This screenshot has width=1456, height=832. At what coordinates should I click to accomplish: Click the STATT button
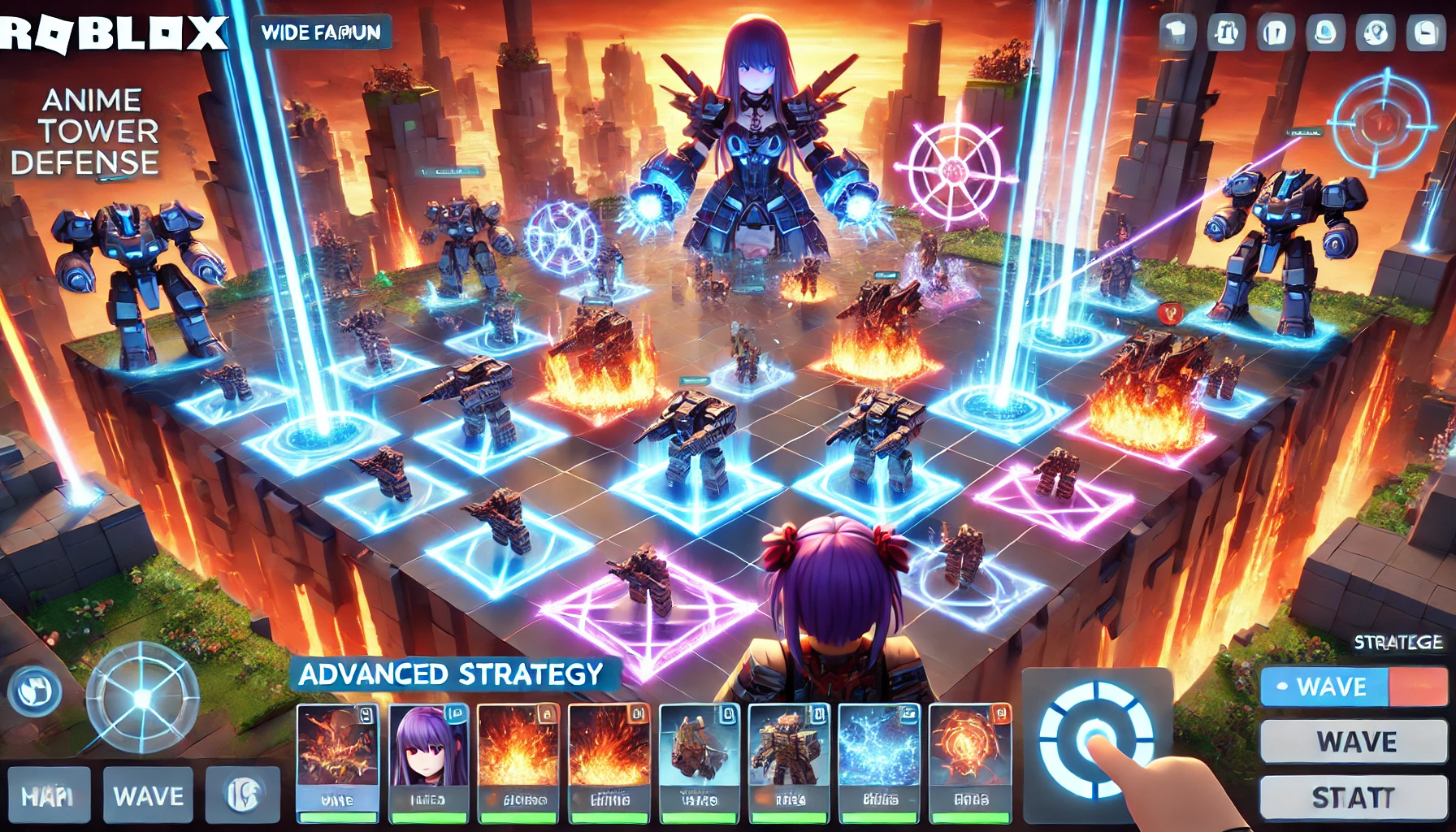pos(1353,797)
